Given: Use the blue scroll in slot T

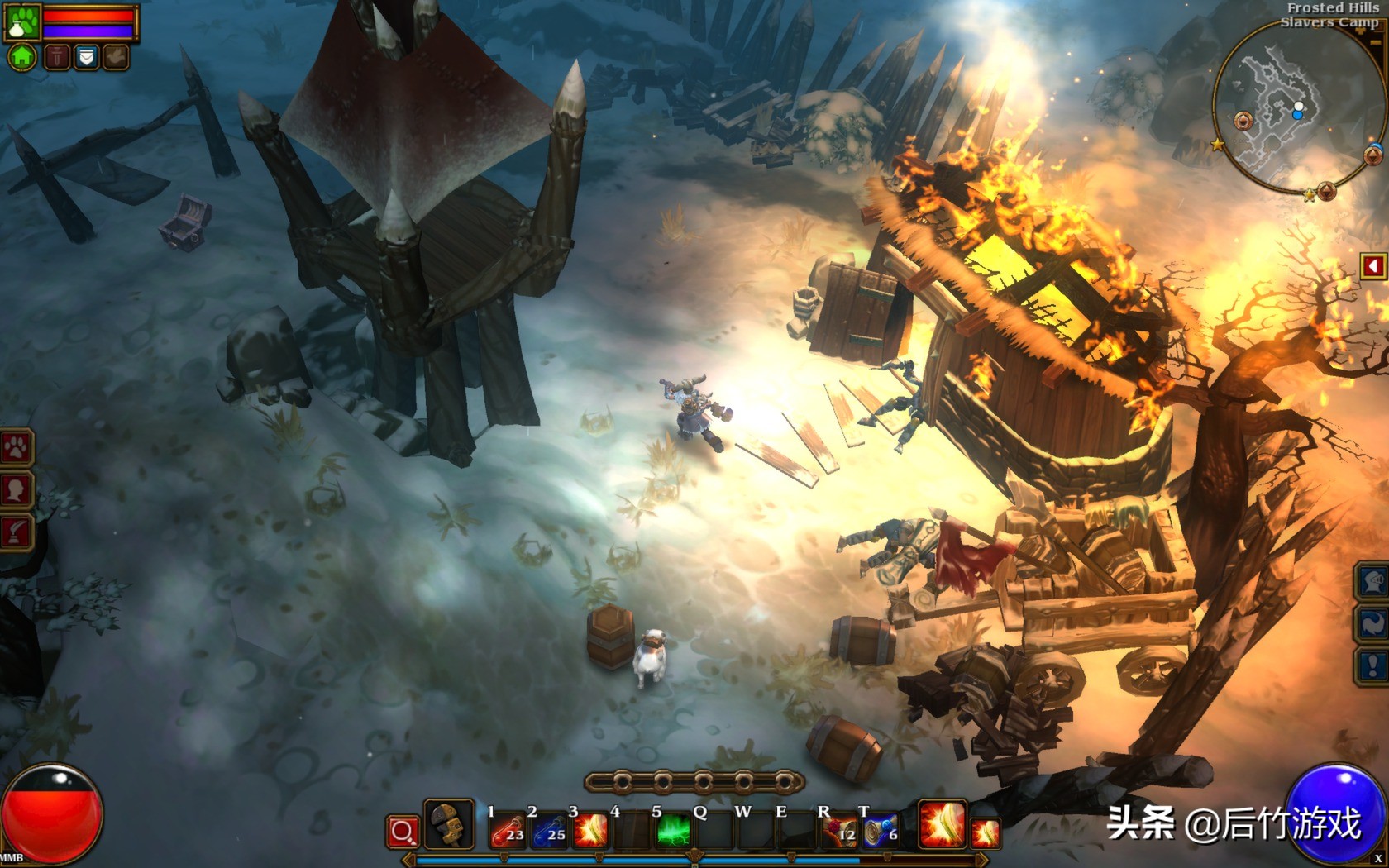Looking at the screenshot, I should point(880,830).
